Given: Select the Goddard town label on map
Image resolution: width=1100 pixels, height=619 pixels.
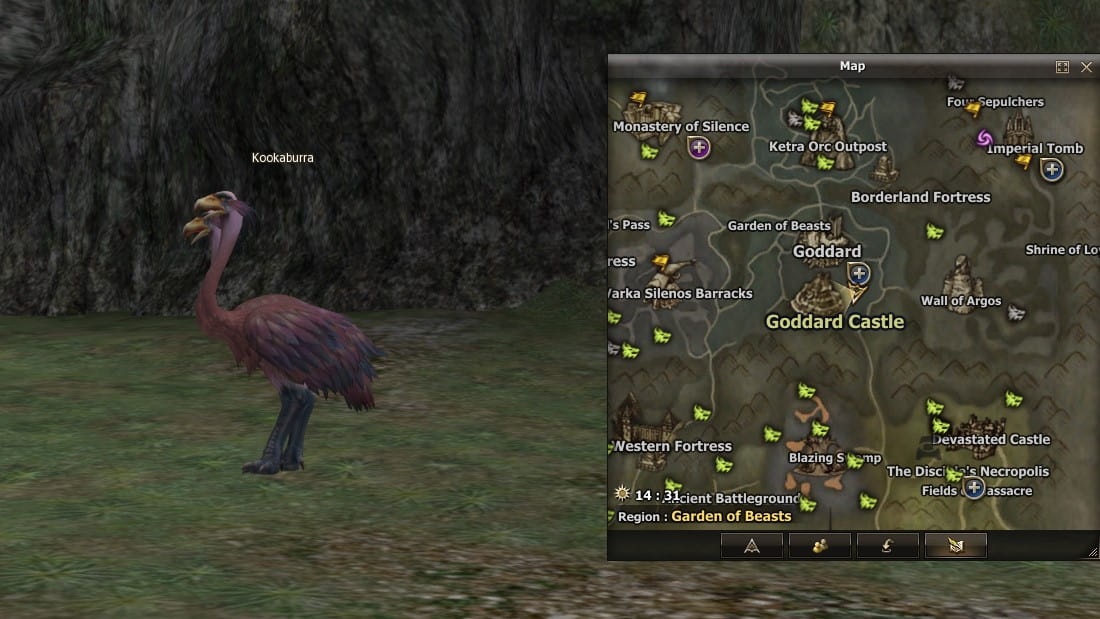Looking at the screenshot, I should pyautogui.click(x=827, y=252).
